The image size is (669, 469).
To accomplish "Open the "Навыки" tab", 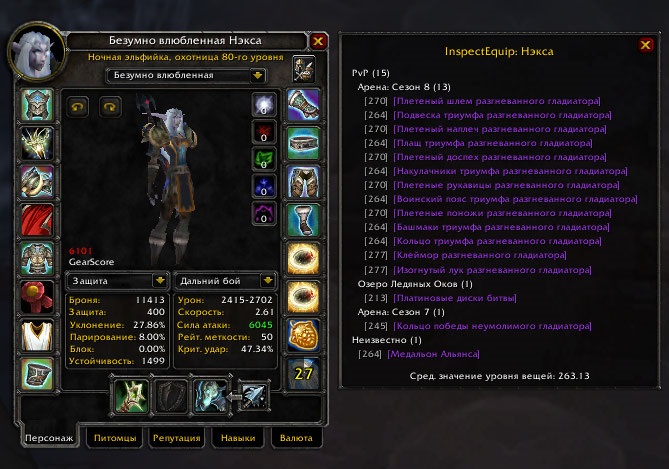I will (x=236, y=438).
